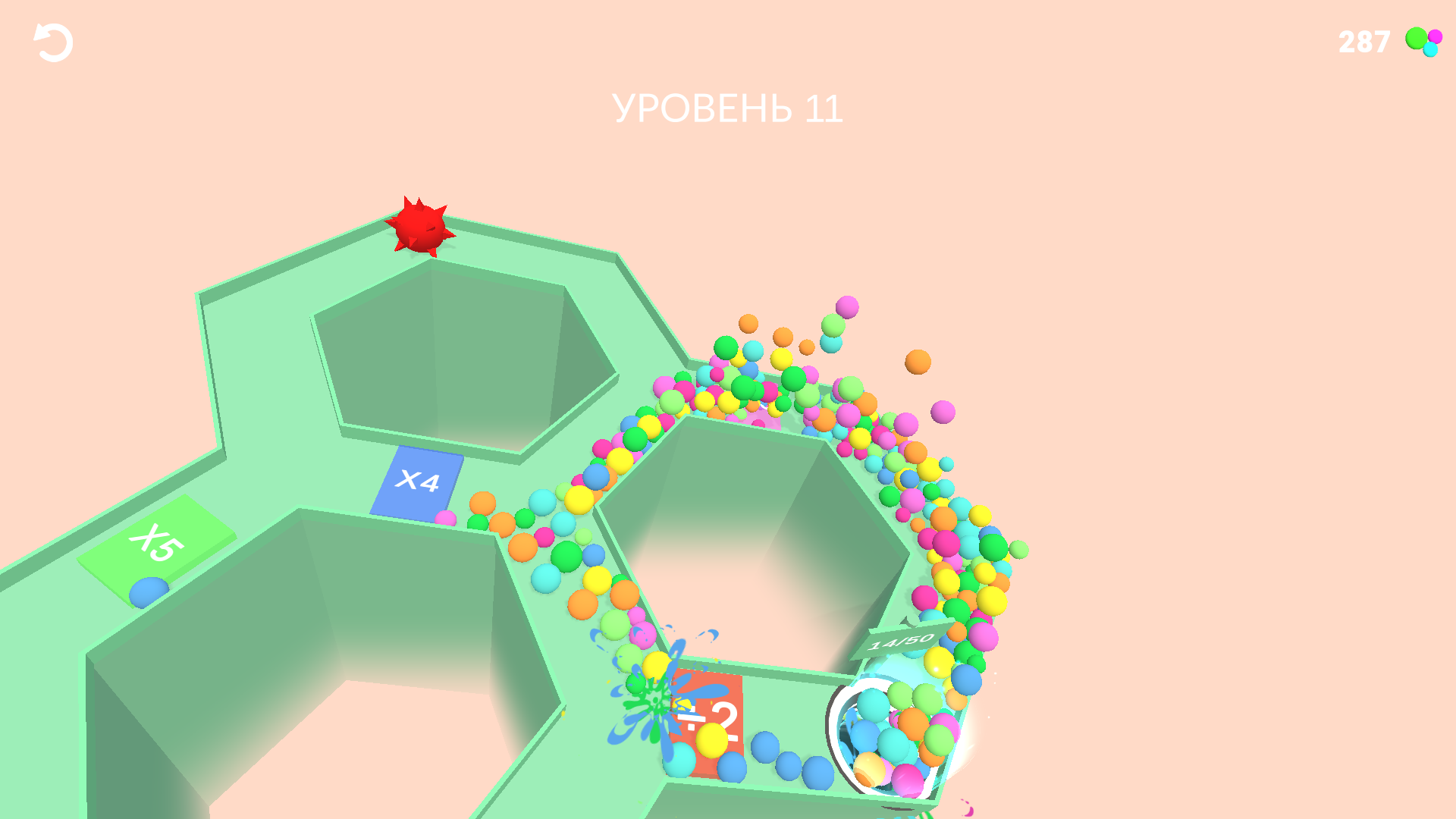Click the red spiky obstacle

click(x=419, y=227)
